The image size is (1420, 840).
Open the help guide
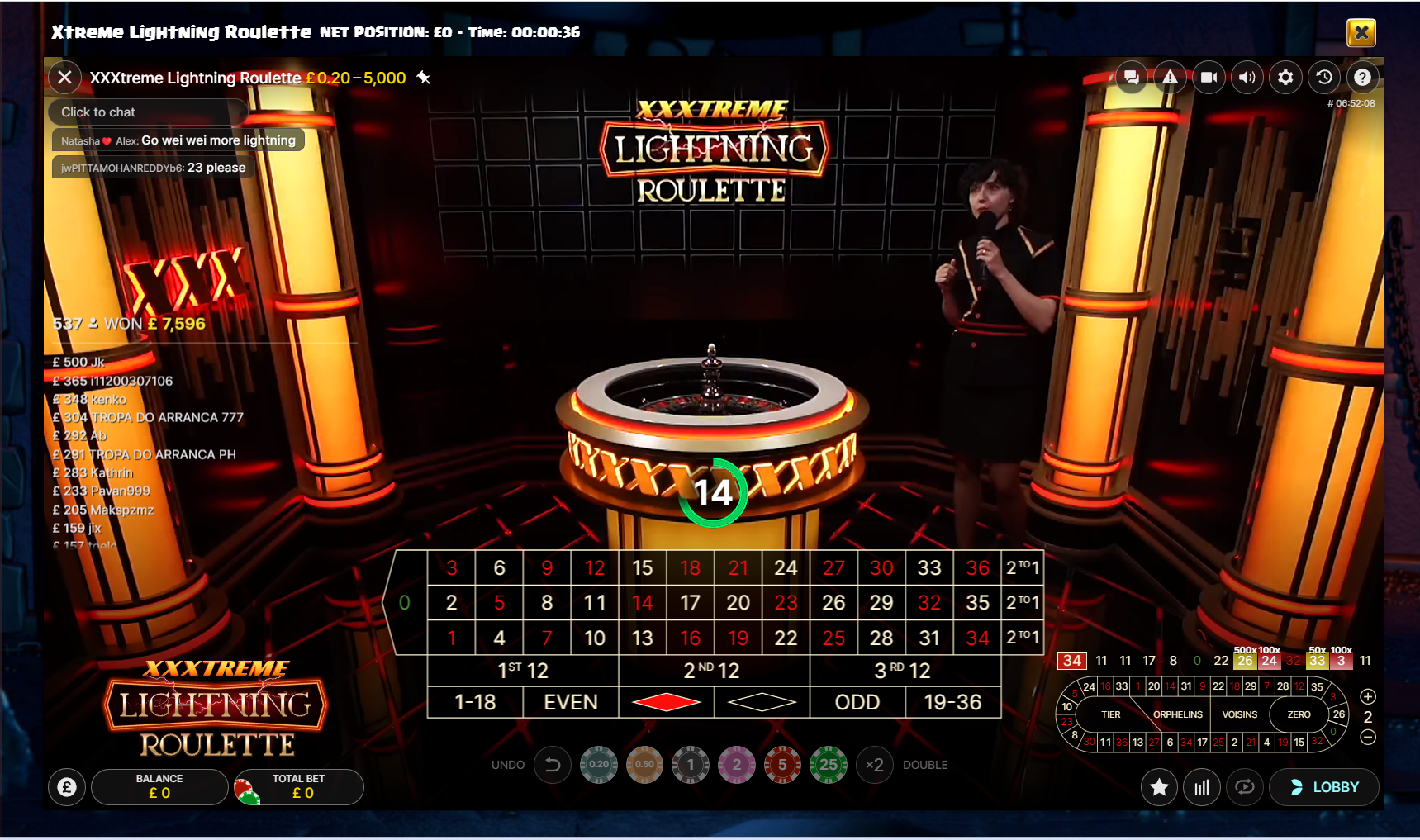point(1362,77)
